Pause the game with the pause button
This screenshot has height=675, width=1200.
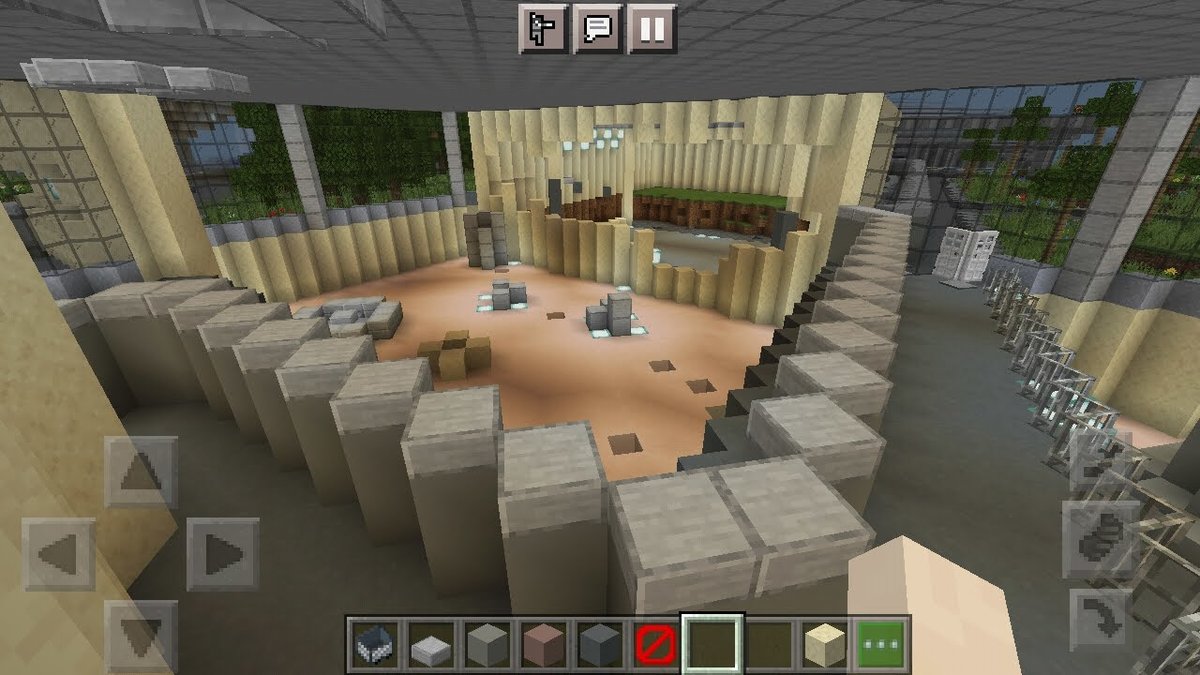coord(652,28)
